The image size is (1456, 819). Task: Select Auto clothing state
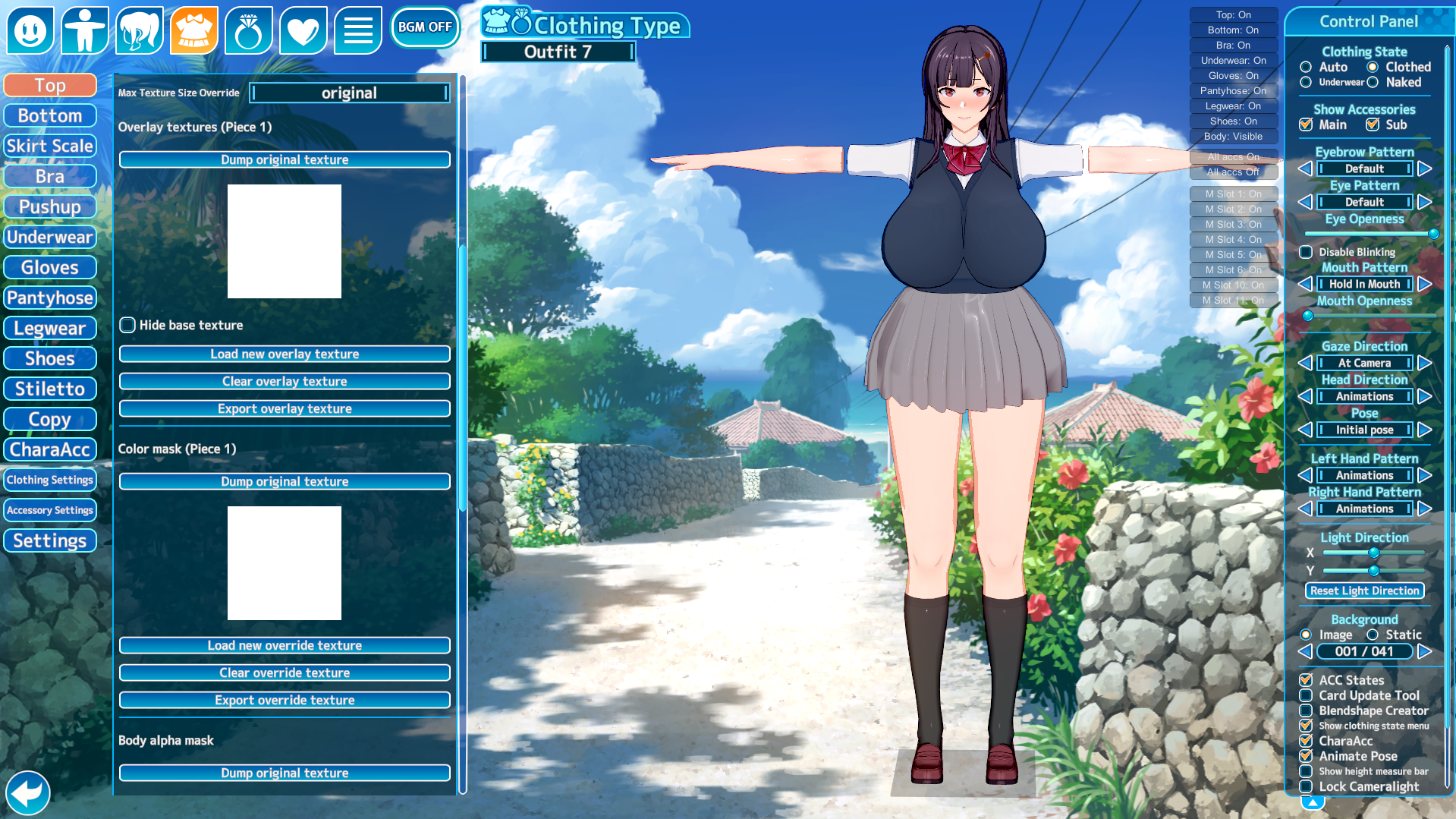[1306, 67]
